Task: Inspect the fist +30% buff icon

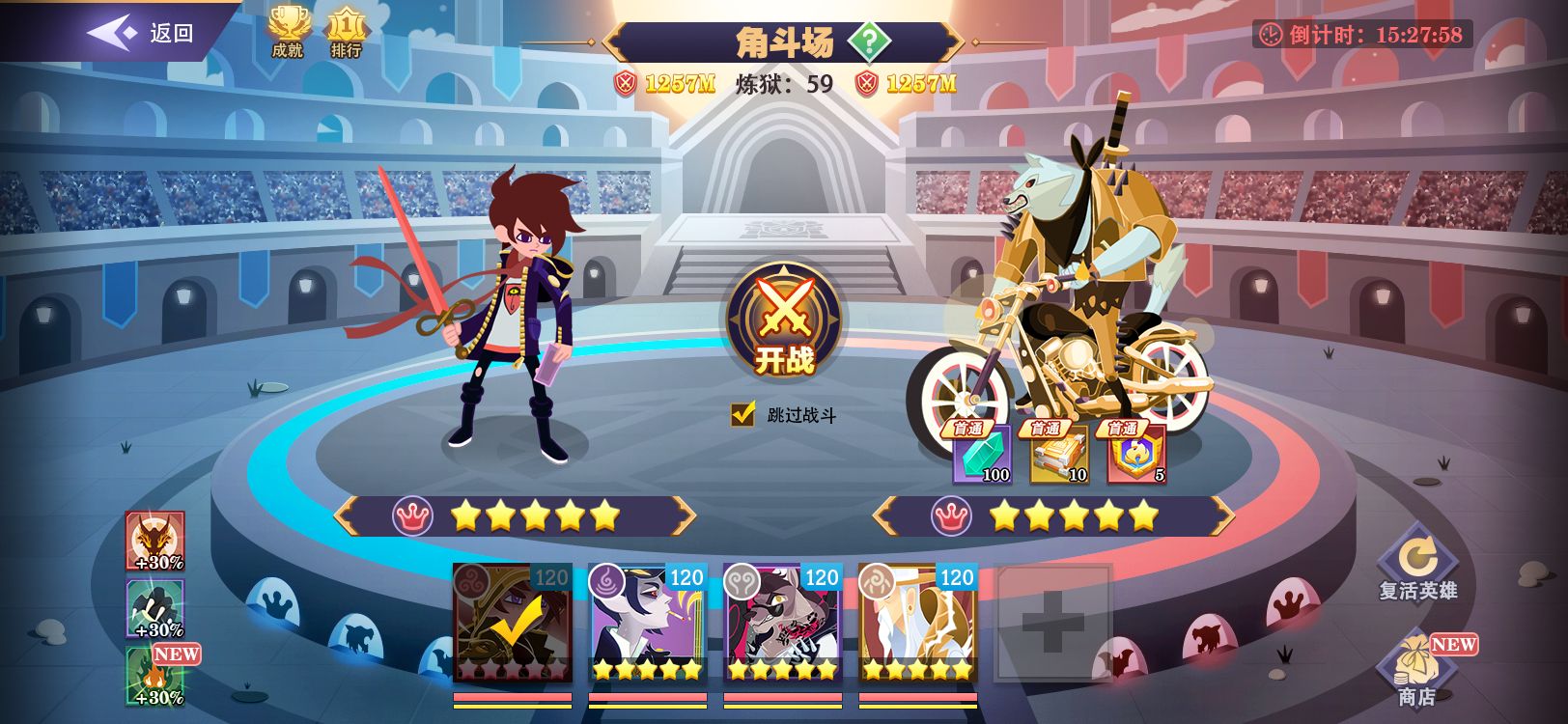Action: click(x=155, y=609)
